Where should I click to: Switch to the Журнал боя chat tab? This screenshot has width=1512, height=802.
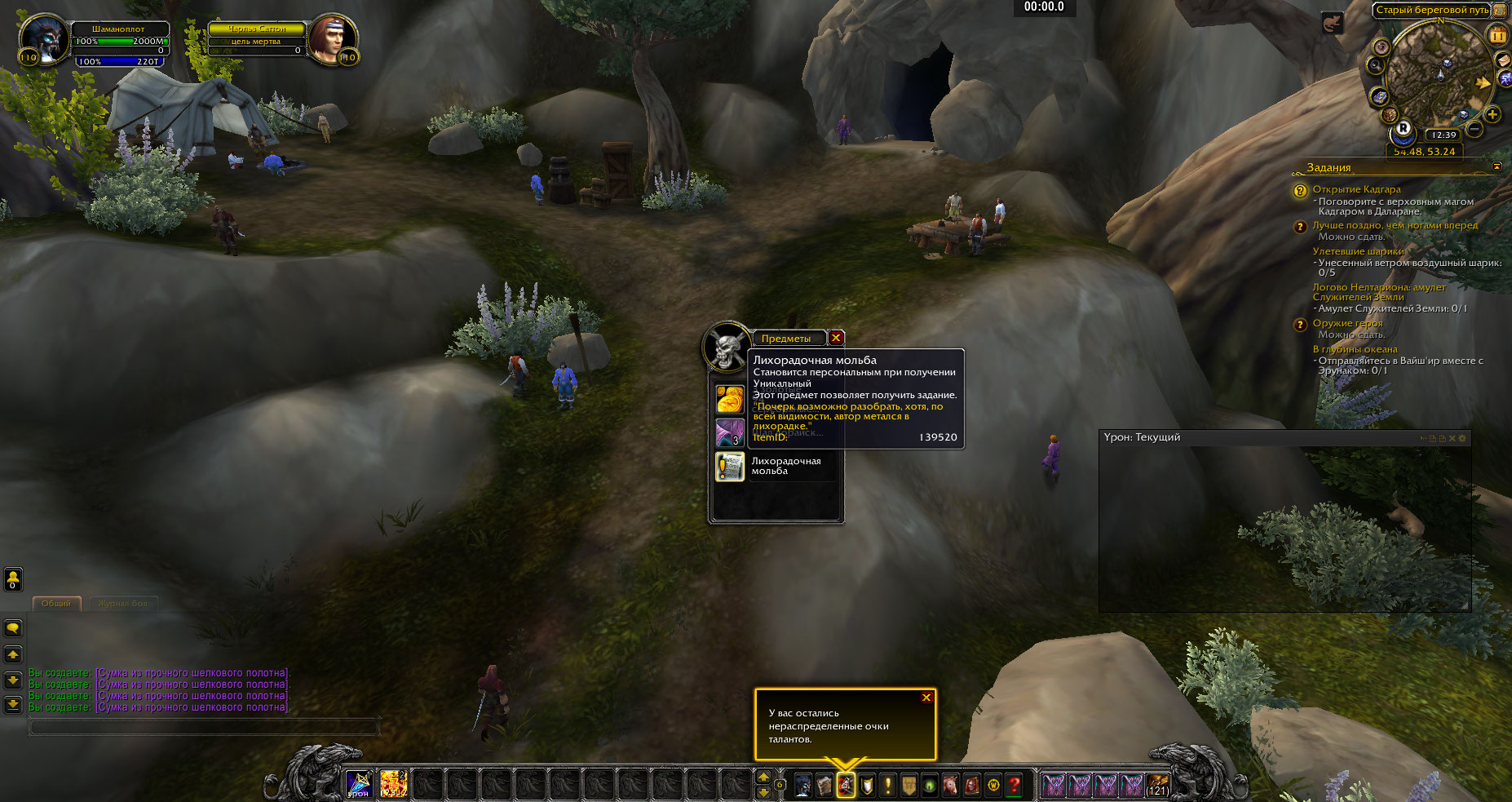coord(122,604)
